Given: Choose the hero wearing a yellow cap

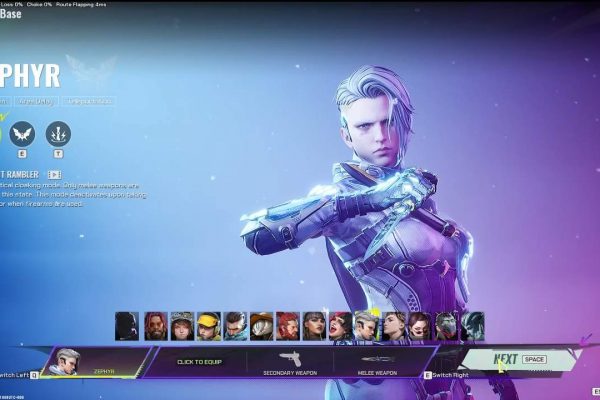Looking at the screenshot, I should [x=208, y=325].
